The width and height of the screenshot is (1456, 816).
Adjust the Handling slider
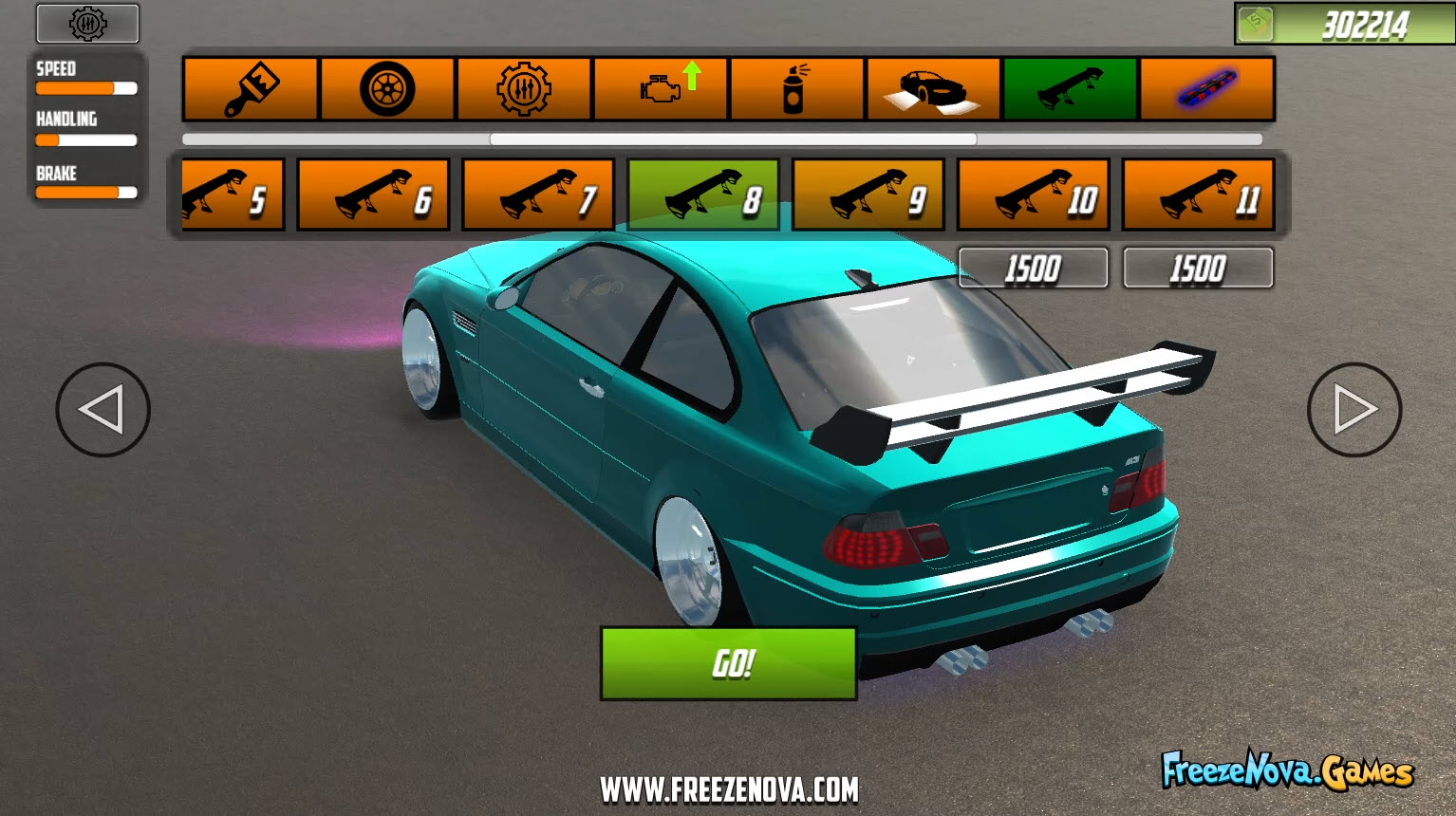coord(85,140)
